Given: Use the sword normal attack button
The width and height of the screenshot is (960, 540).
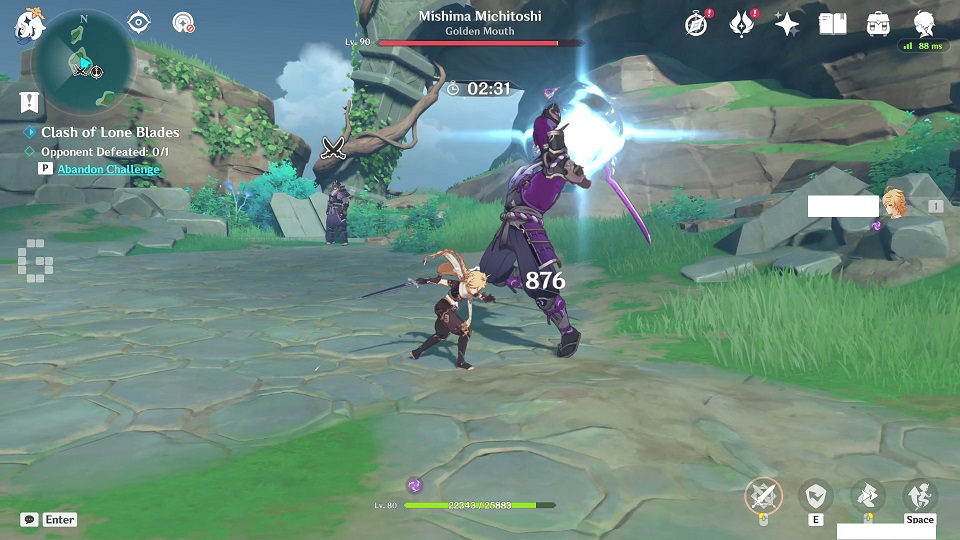Looking at the screenshot, I should pos(763,495).
